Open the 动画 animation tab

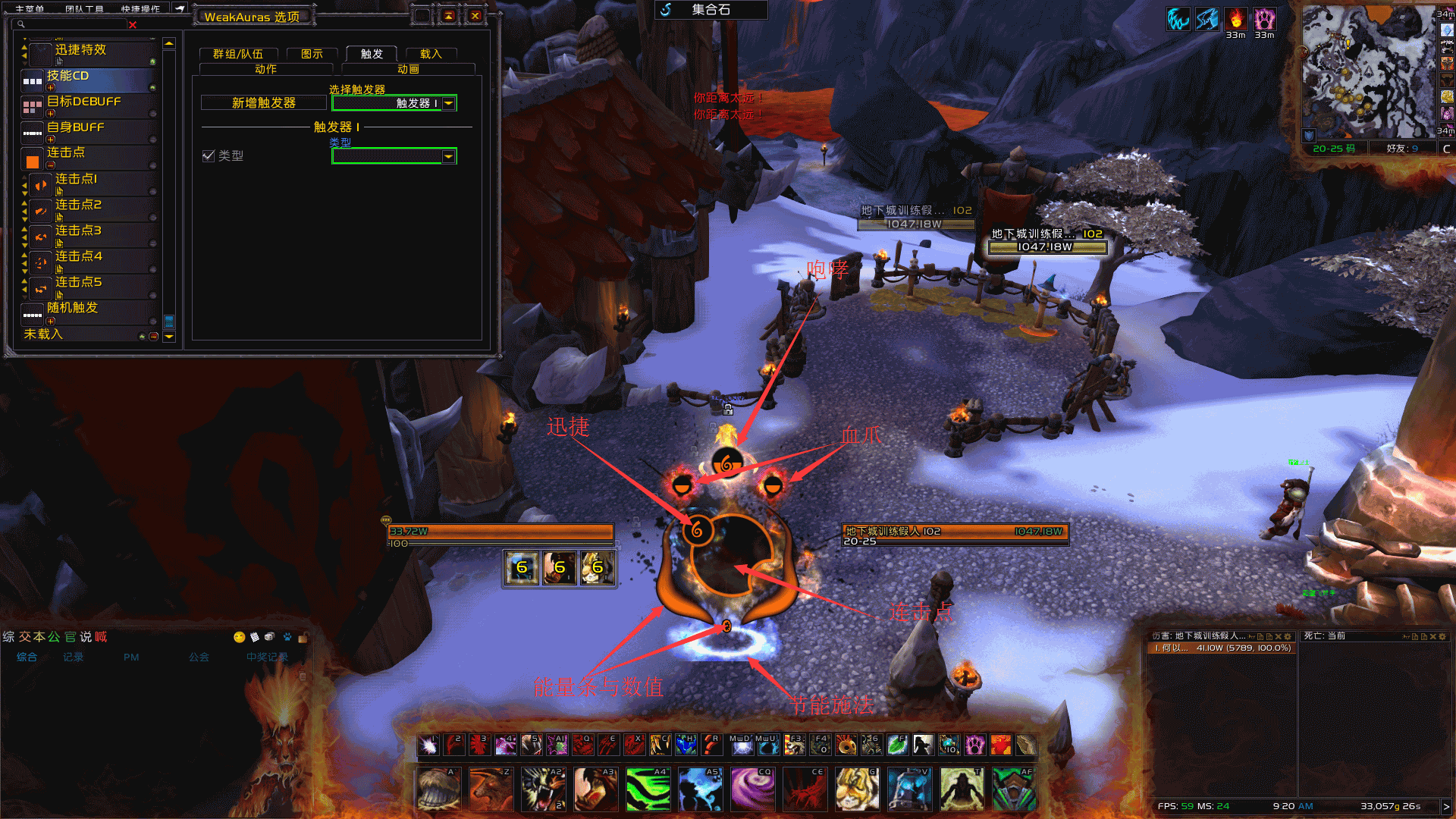click(408, 69)
